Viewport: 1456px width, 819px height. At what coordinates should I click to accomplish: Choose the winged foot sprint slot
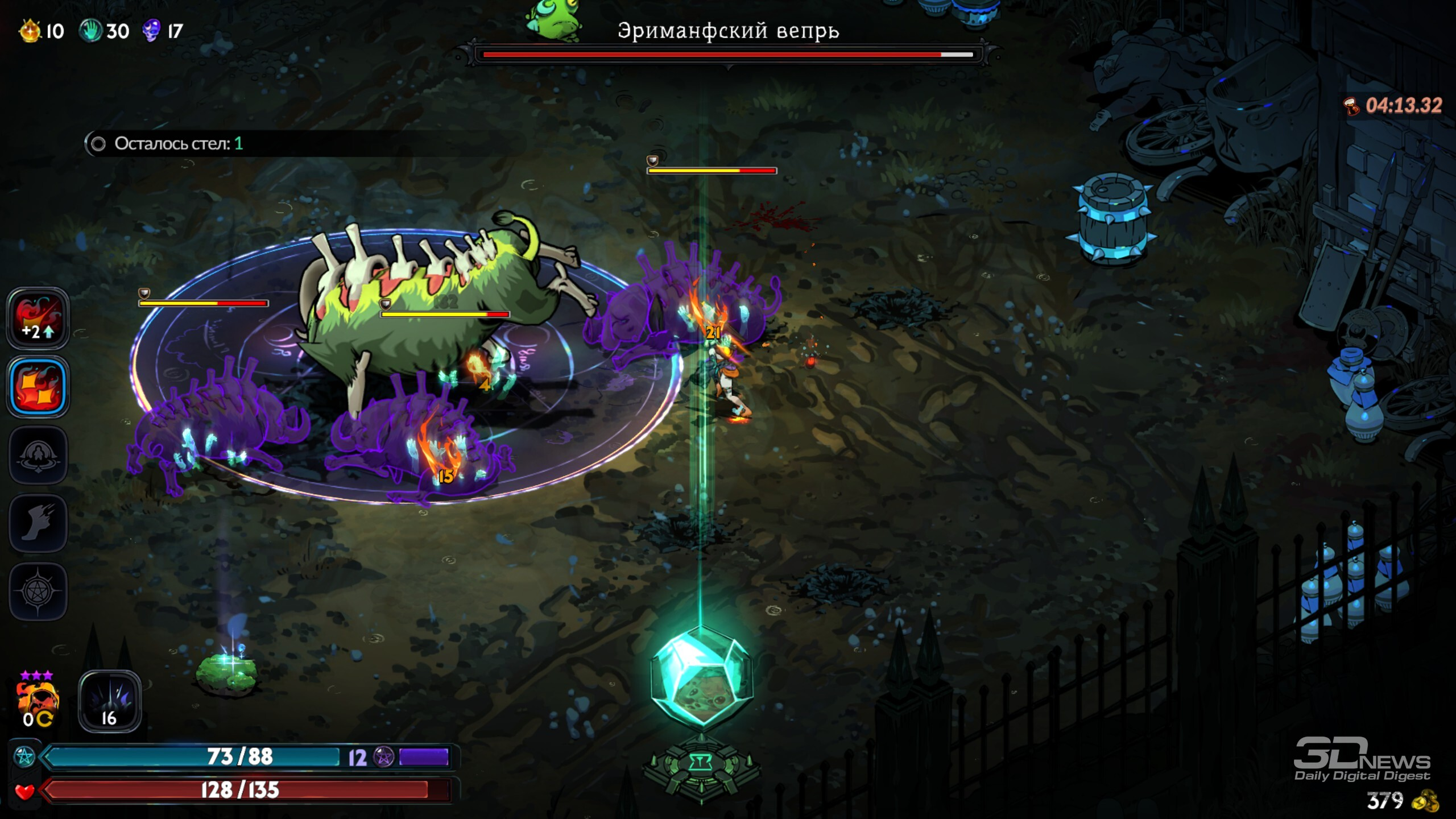[38, 523]
